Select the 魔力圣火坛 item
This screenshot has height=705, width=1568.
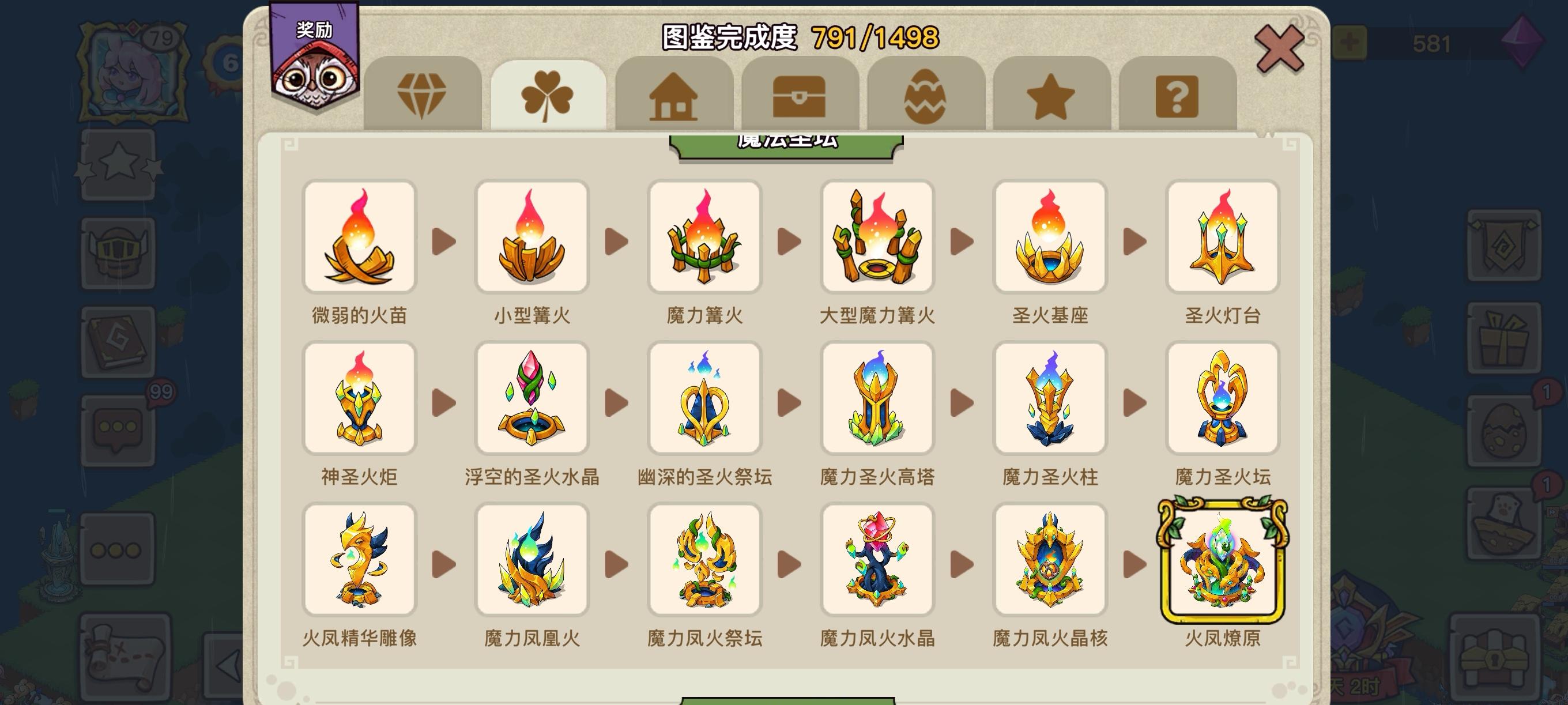click(x=1223, y=399)
